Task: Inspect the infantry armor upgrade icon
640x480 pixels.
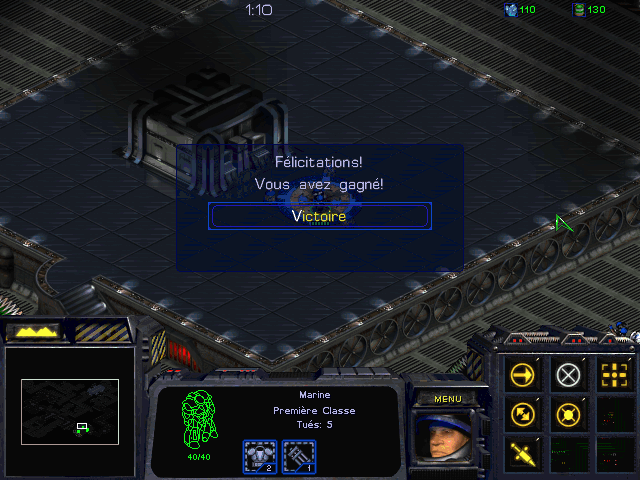Action: coord(260,456)
